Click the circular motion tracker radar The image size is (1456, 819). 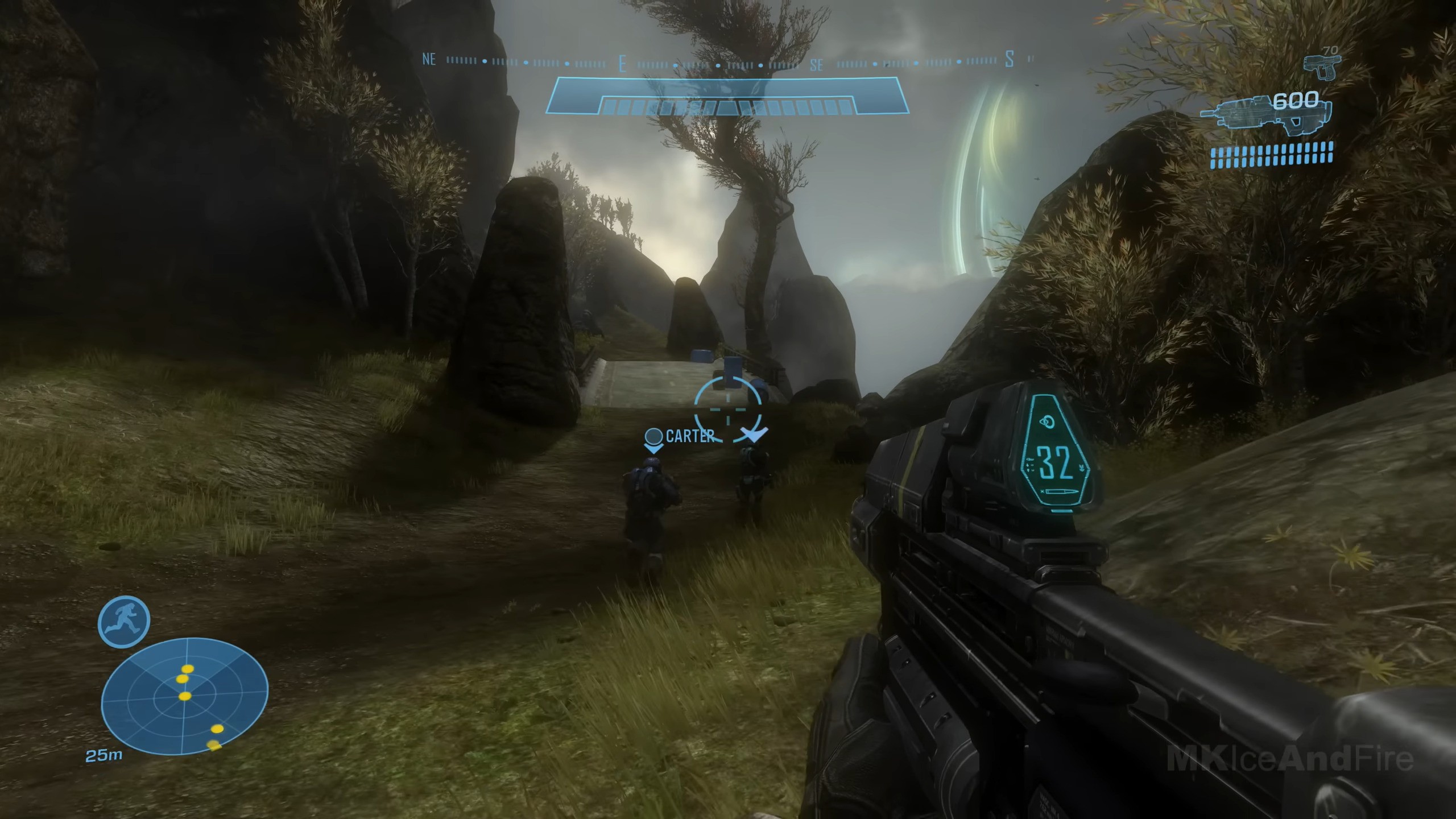tap(184, 704)
